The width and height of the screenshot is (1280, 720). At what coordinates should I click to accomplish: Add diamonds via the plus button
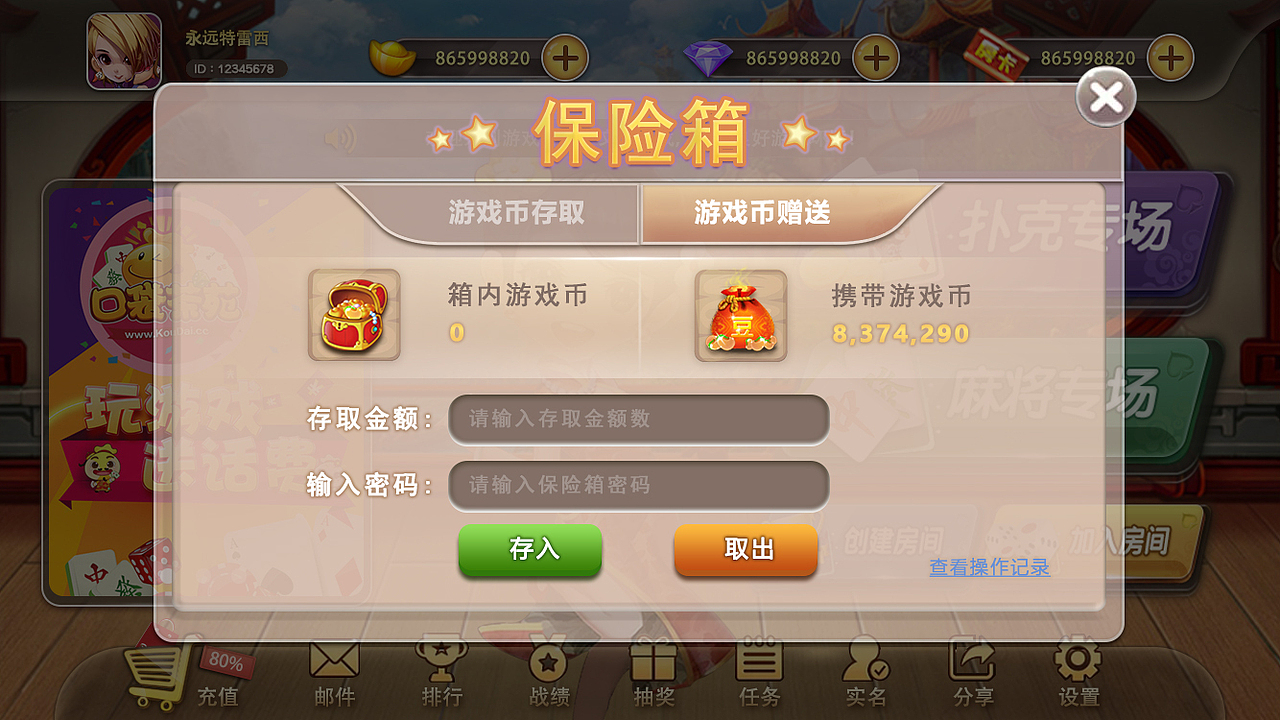click(877, 58)
